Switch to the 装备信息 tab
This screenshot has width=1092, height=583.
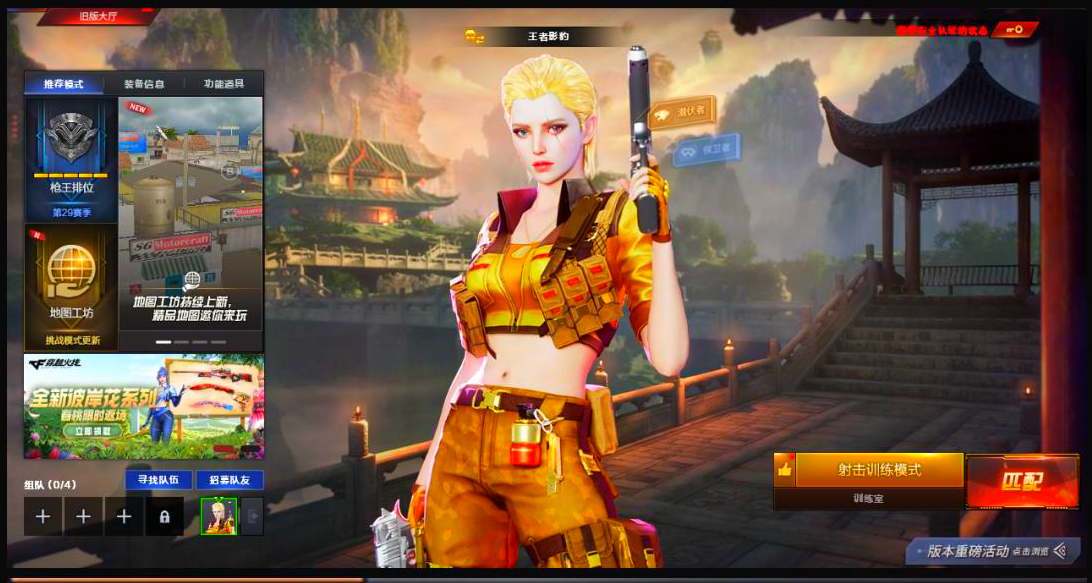144,84
